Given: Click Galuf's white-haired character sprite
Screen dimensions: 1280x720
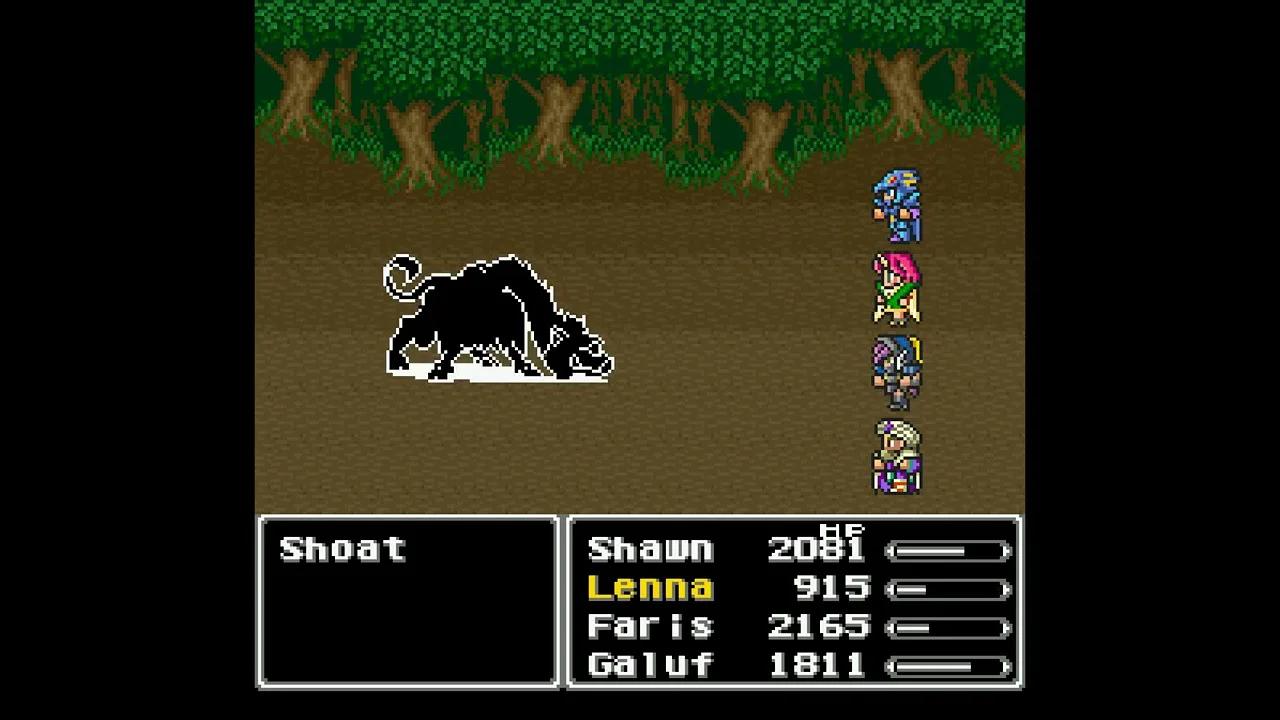Looking at the screenshot, I should [x=898, y=460].
